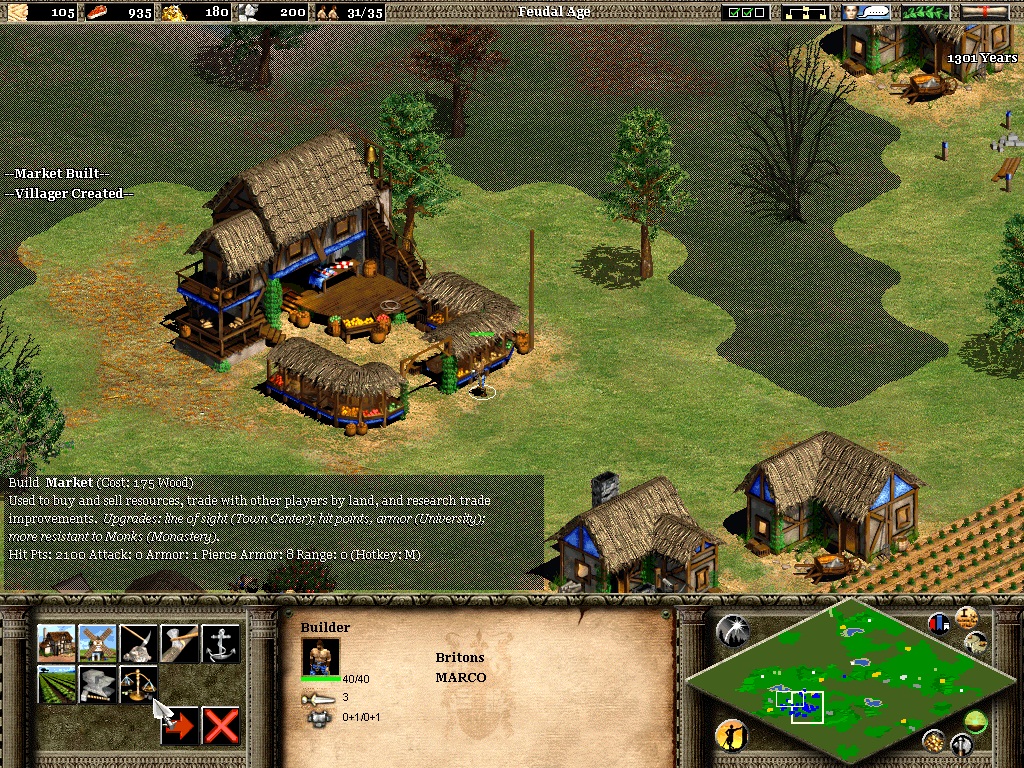Switch minimap to combat knight mode
Screen dimensions: 1024x768
coord(962,744)
